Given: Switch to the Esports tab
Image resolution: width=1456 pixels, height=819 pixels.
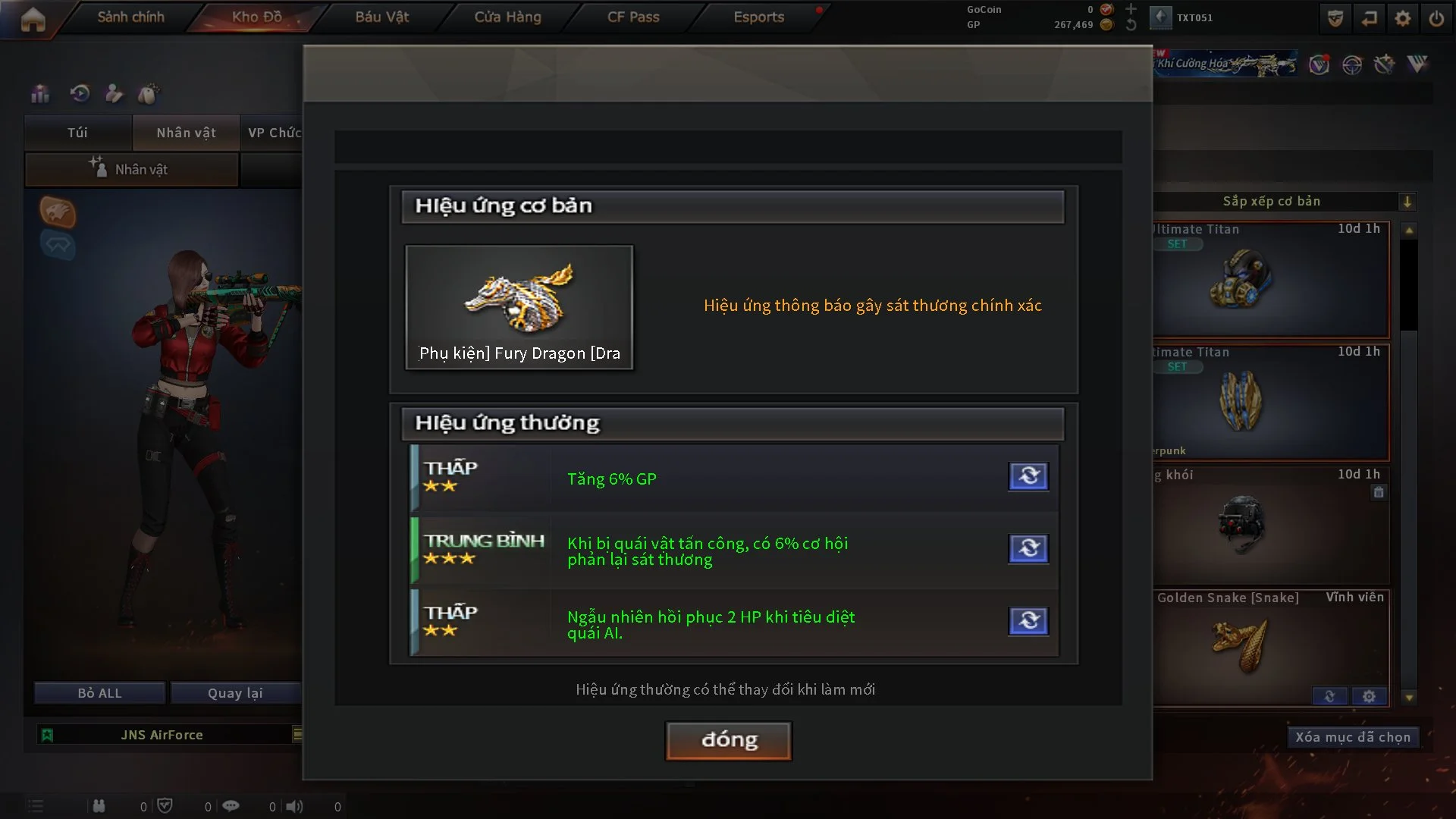Looking at the screenshot, I should pos(758,17).
